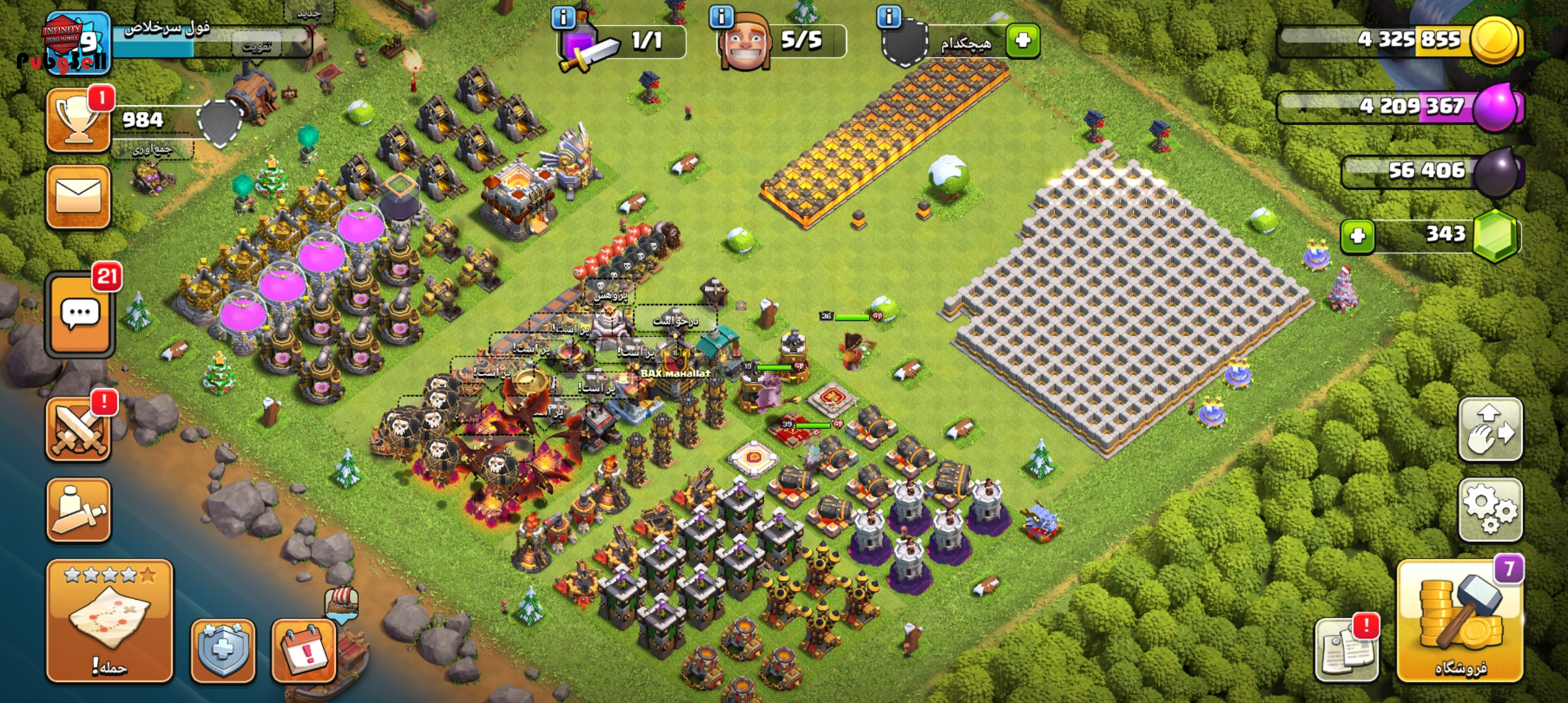Screen dimensions: 1568x703
Task: Switch to the layout editor hand button
Action: [1490, 430]
